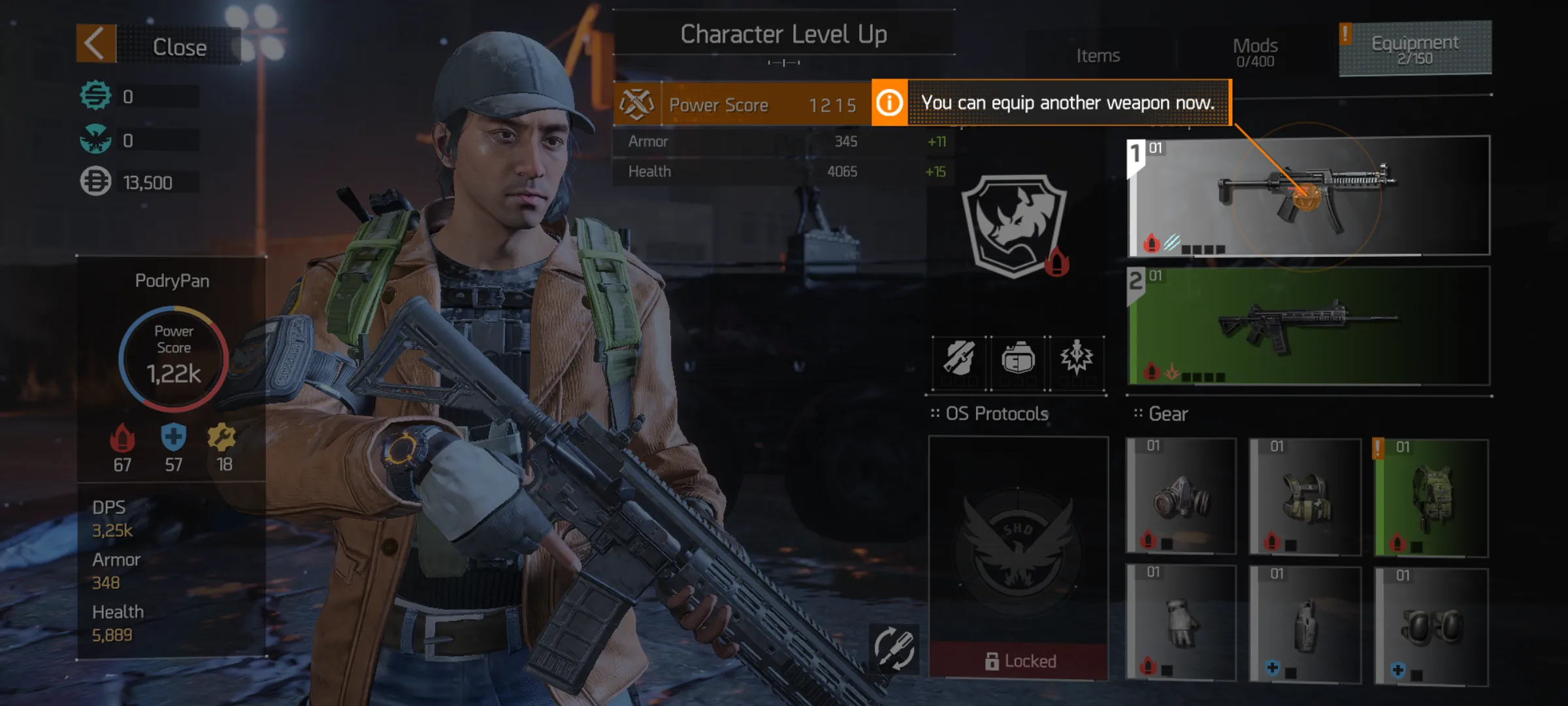Pick the green backpack gear slot
Image resolution: width=1568 pixels, height=706 pixels.
pyautogui.click(x=1431, y=498)
